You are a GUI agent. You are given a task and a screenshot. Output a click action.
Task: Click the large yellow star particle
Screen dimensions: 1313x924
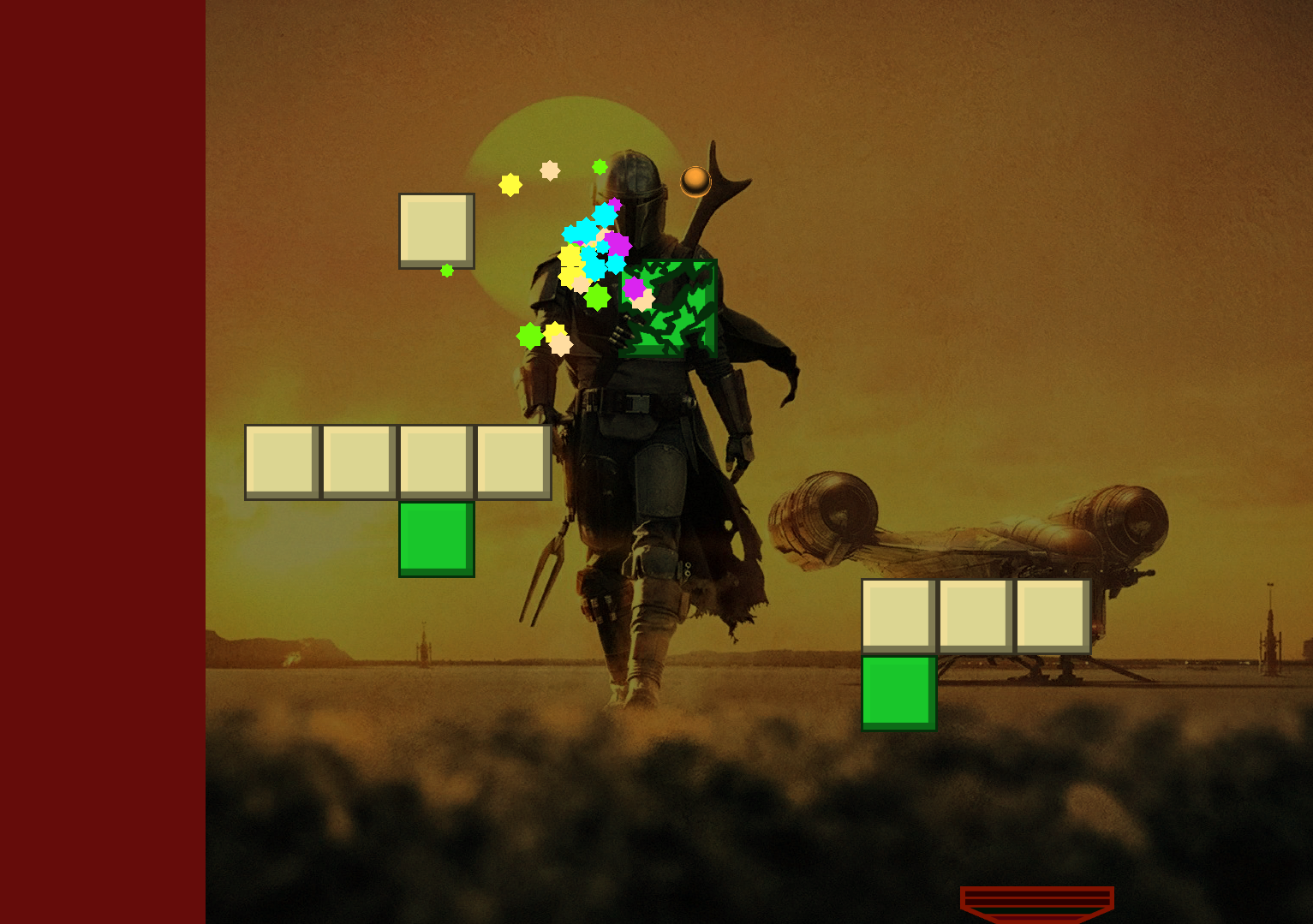(x=510, y=185)
